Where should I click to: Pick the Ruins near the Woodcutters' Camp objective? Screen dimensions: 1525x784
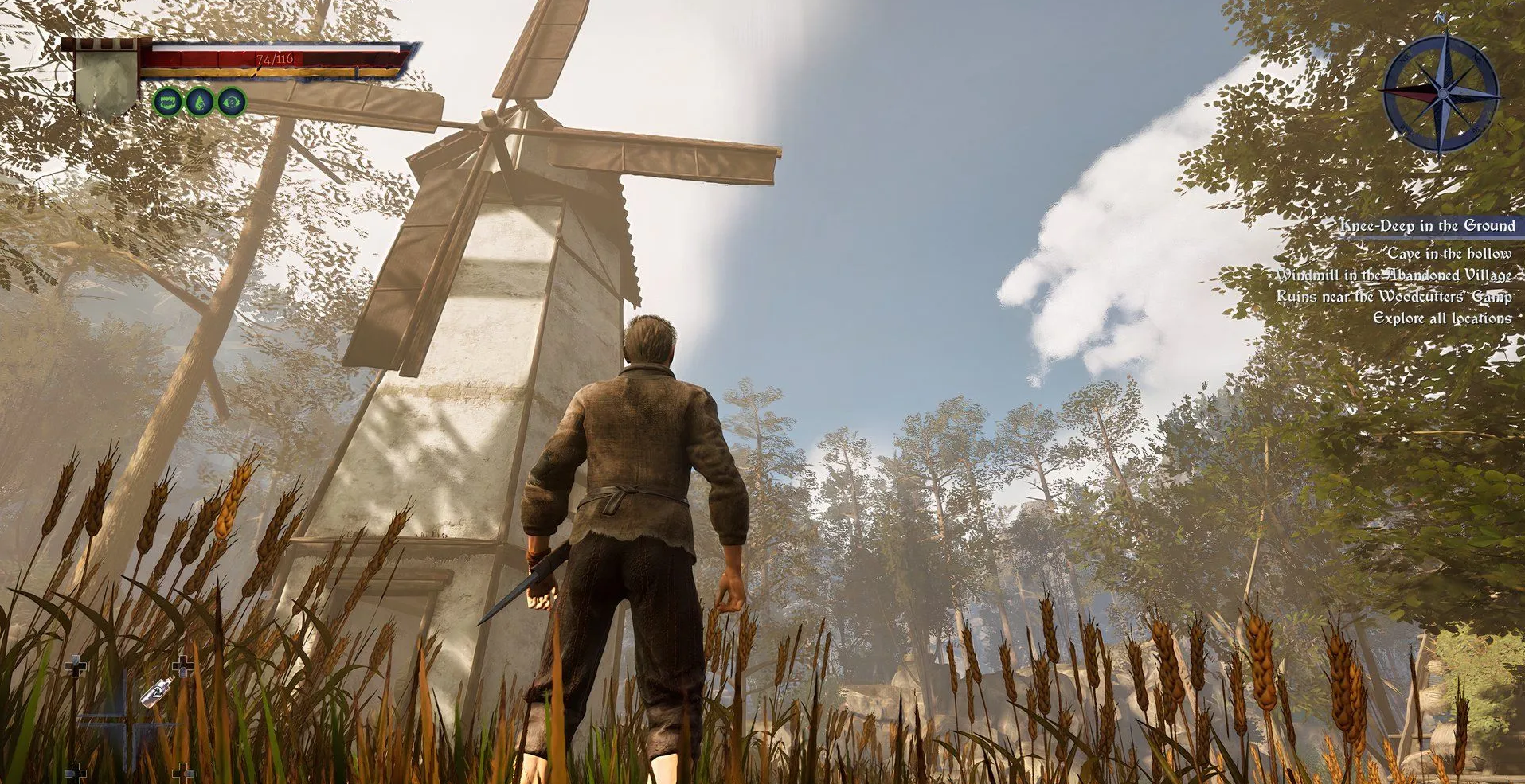point(1394,297)
